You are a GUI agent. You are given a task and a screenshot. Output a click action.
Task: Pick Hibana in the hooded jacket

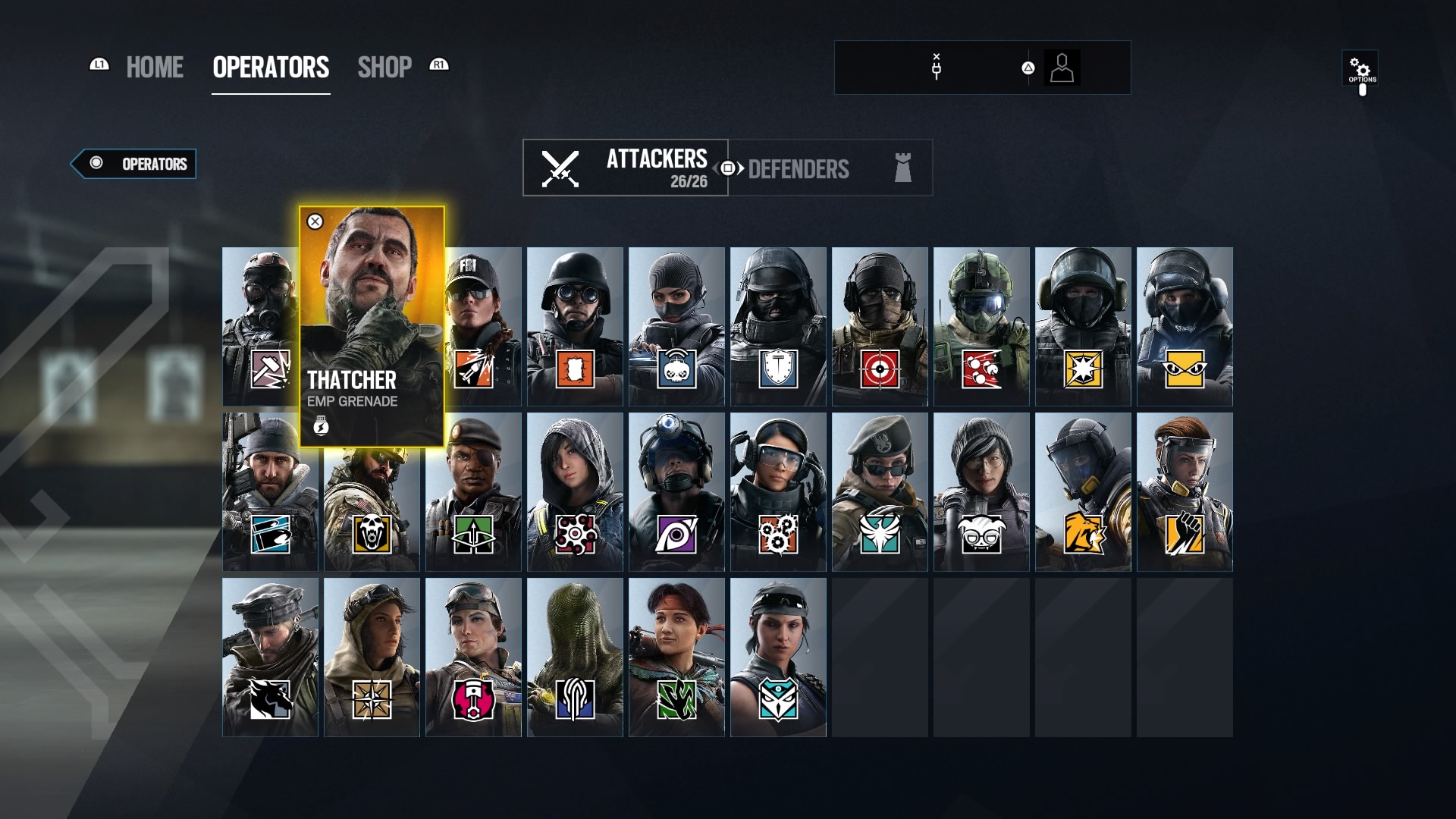(x=575, y=491)
